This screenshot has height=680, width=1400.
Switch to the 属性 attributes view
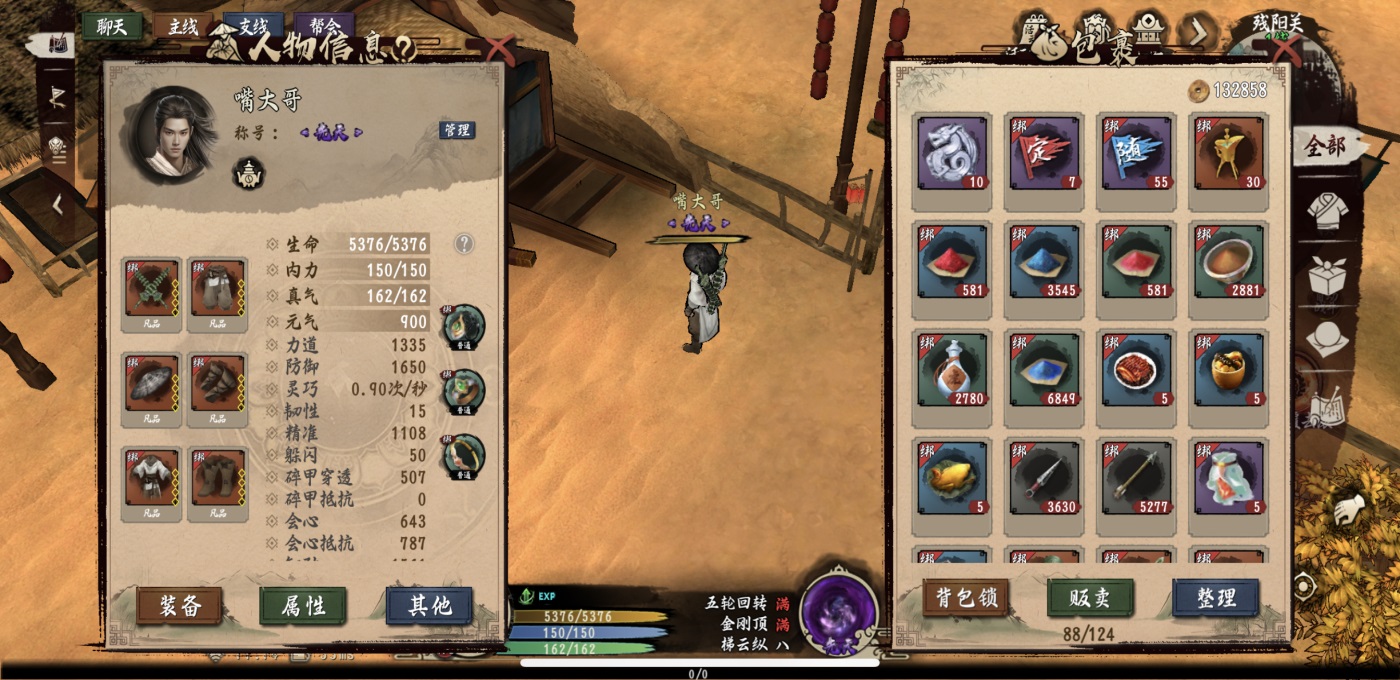pos(303,605)
